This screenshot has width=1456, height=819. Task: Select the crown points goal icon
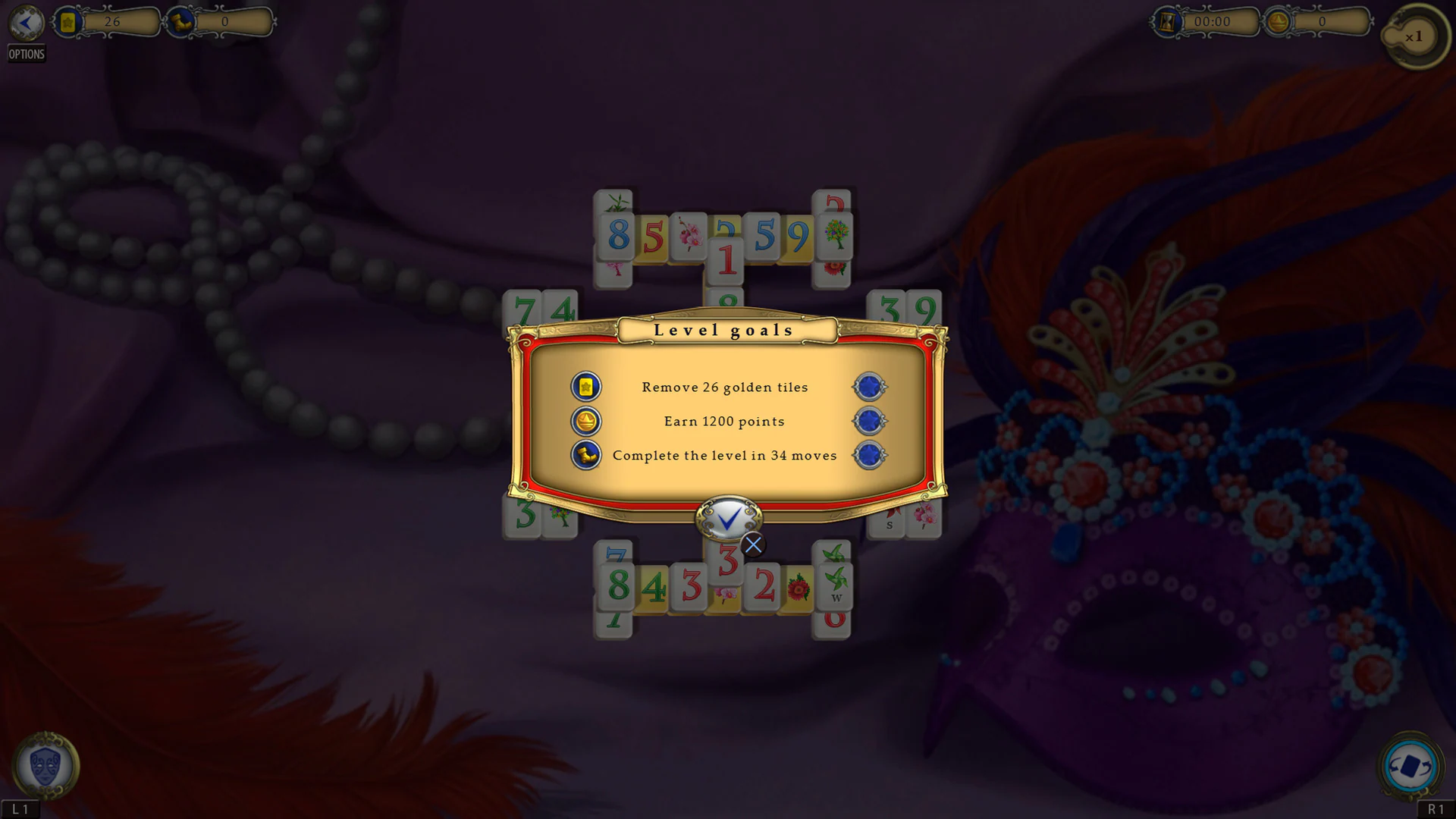click(585, 422)
